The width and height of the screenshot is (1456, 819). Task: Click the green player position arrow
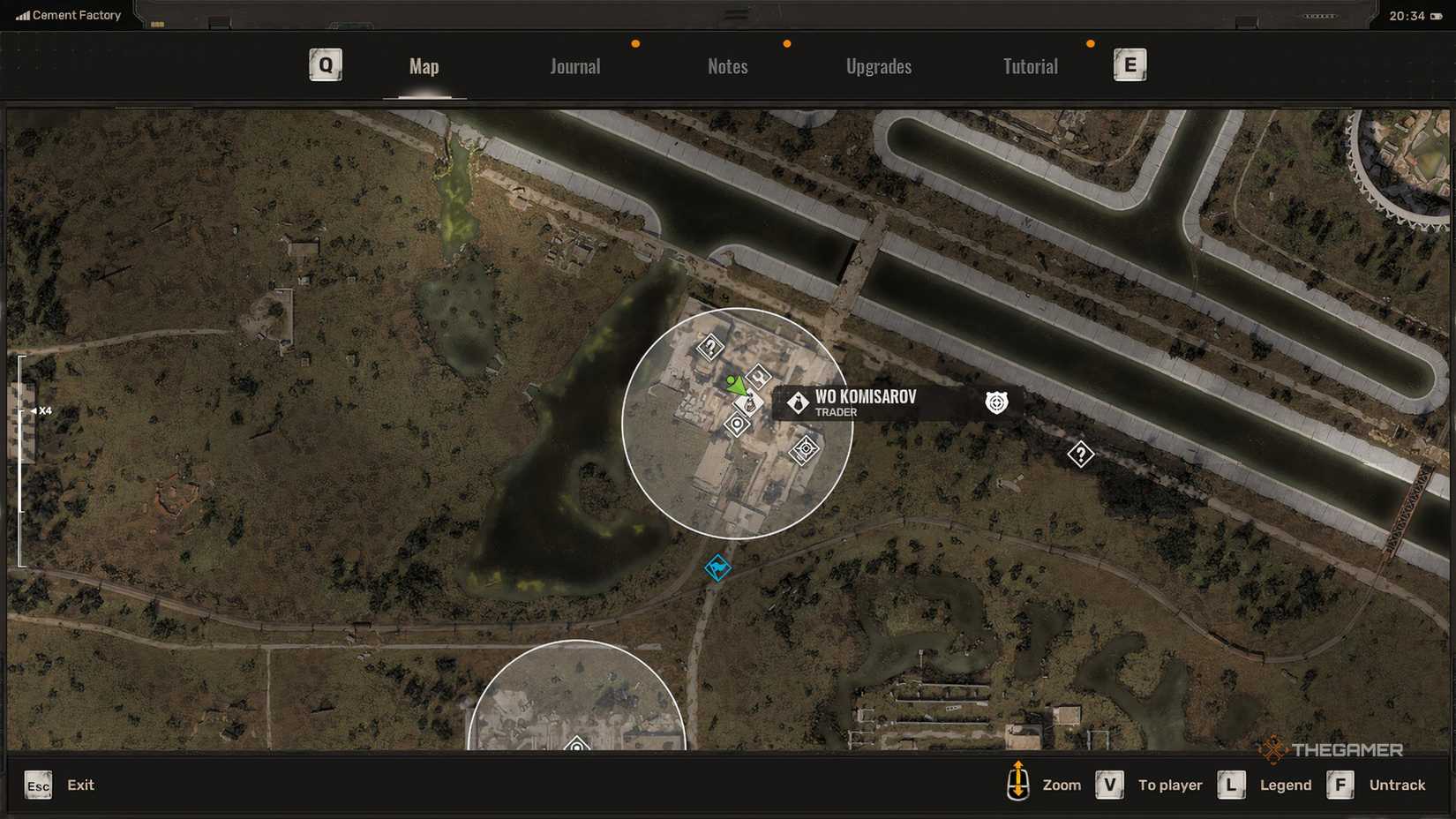click(x=734, y=386)
